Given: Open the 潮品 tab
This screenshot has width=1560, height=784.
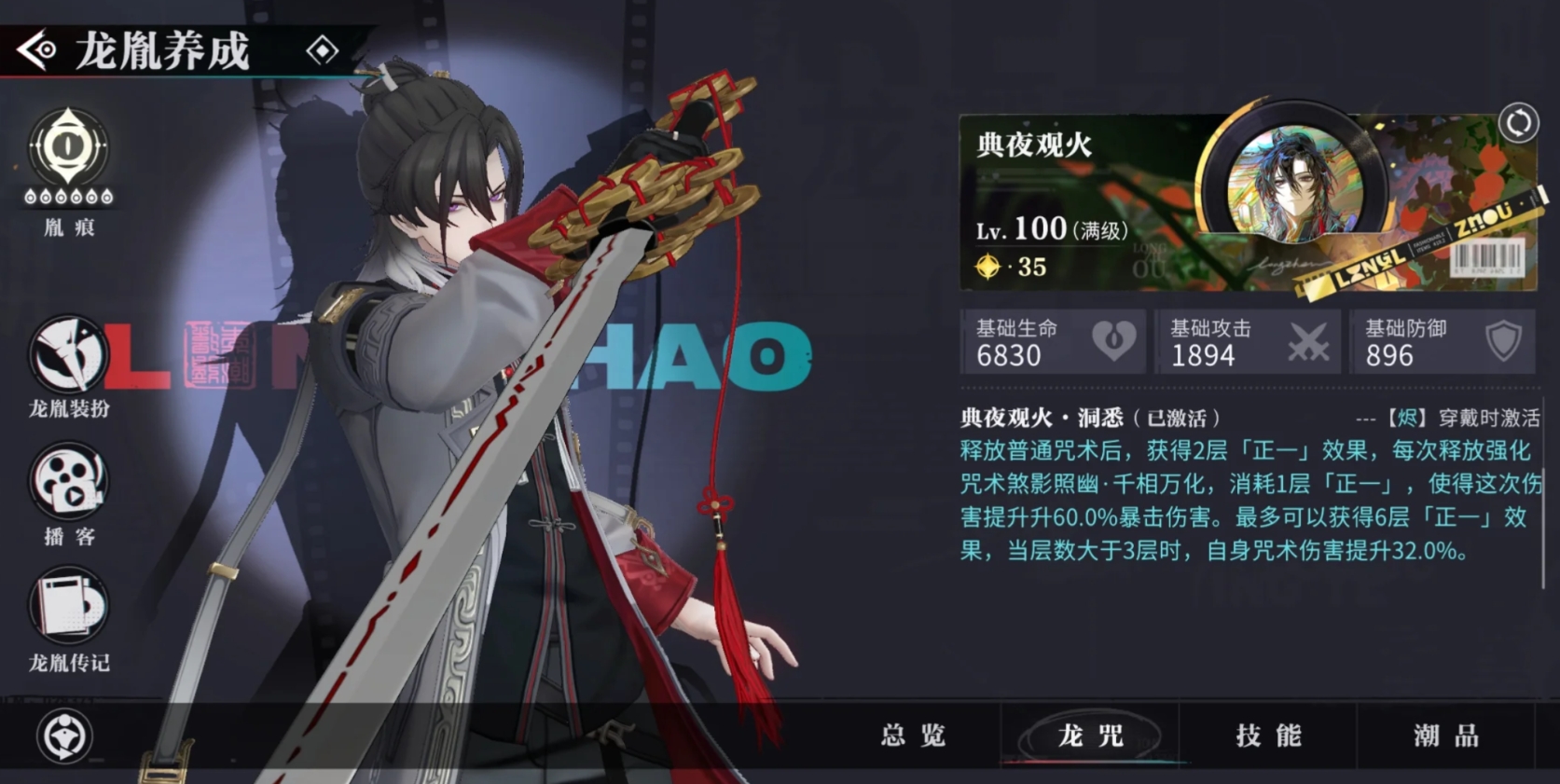Looking at the screenshot, I should [1445, 736].
